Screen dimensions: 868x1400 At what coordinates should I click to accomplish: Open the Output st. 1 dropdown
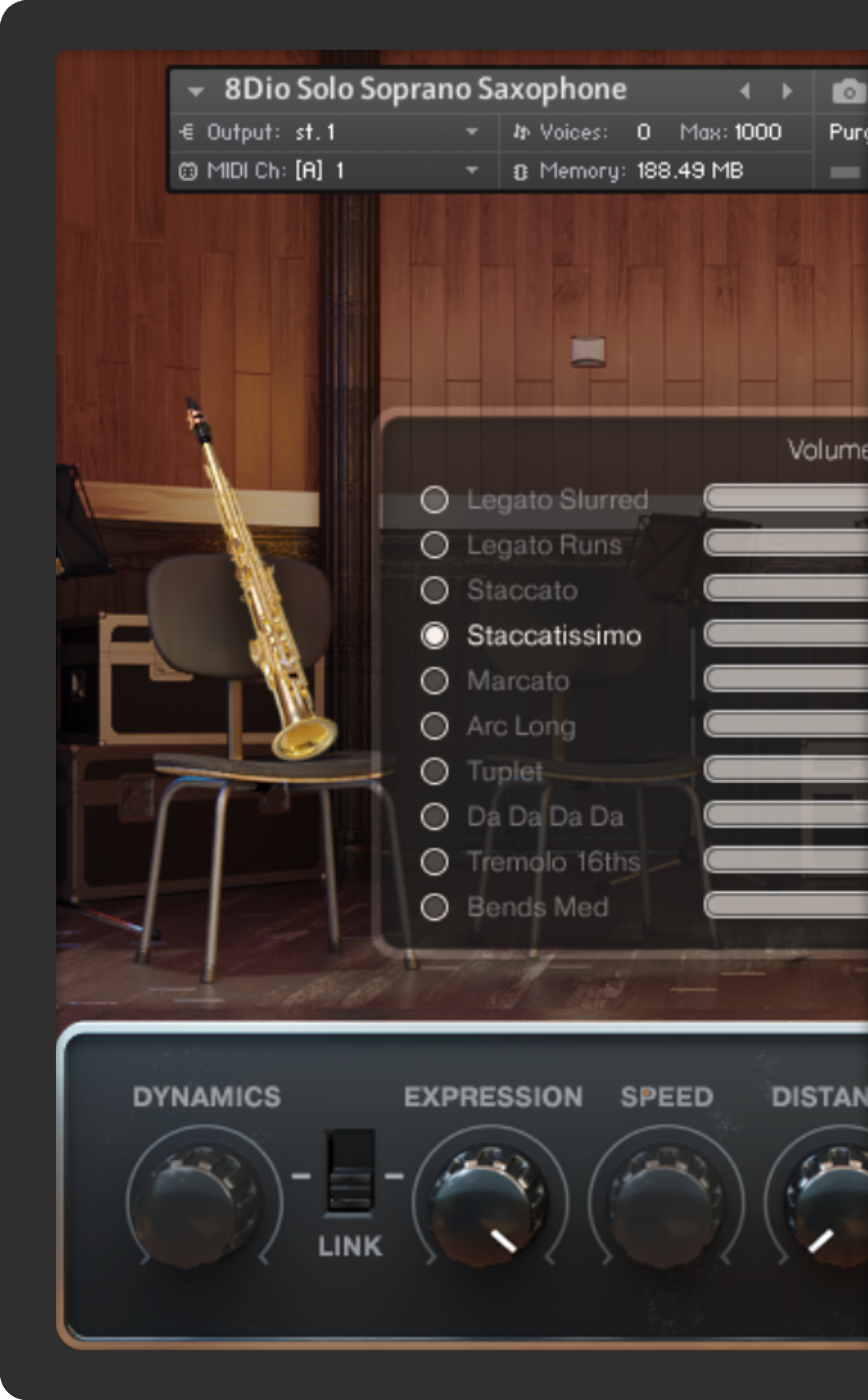pos(472,132)
